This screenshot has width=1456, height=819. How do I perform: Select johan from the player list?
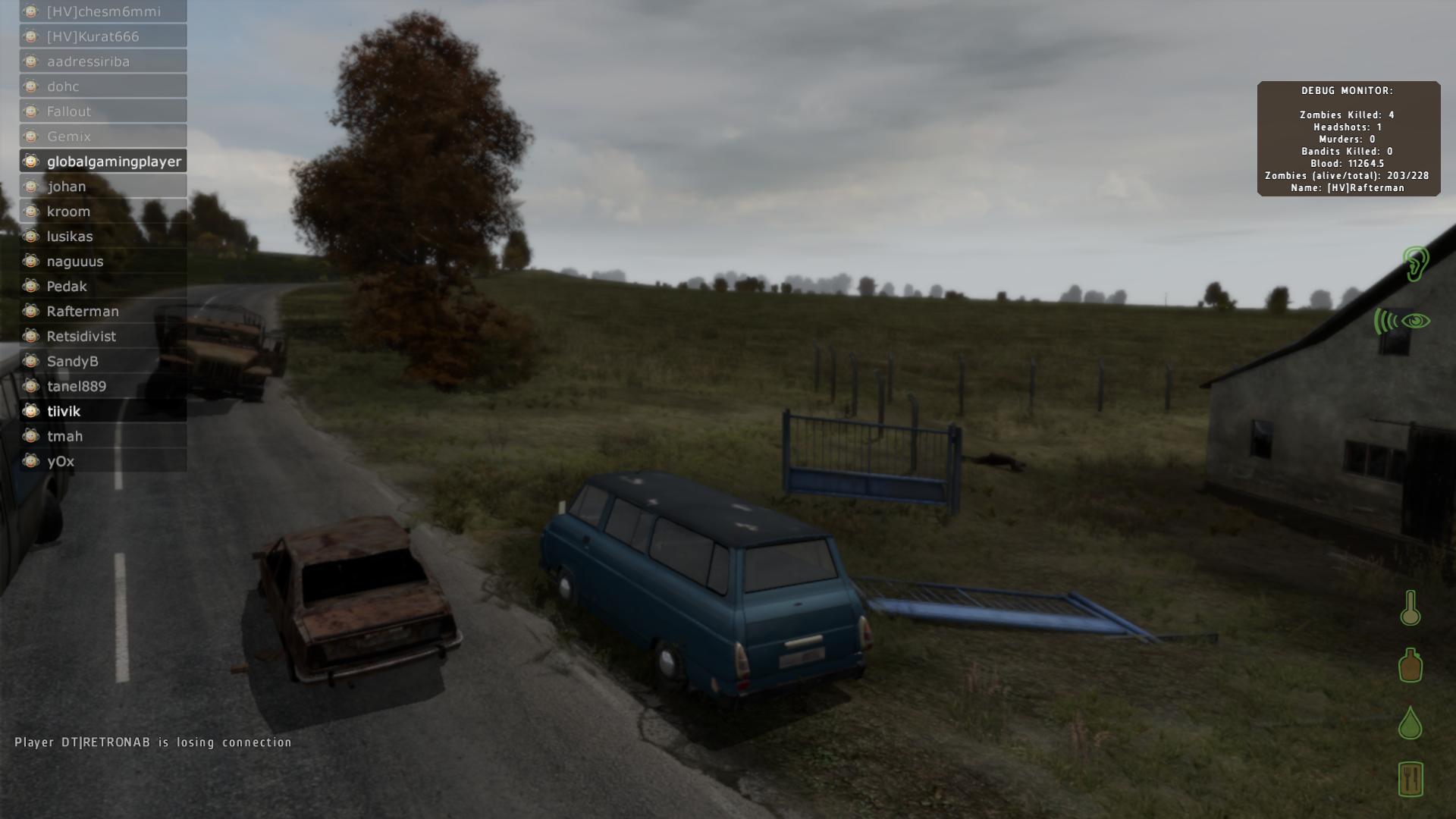coord(103,187)
